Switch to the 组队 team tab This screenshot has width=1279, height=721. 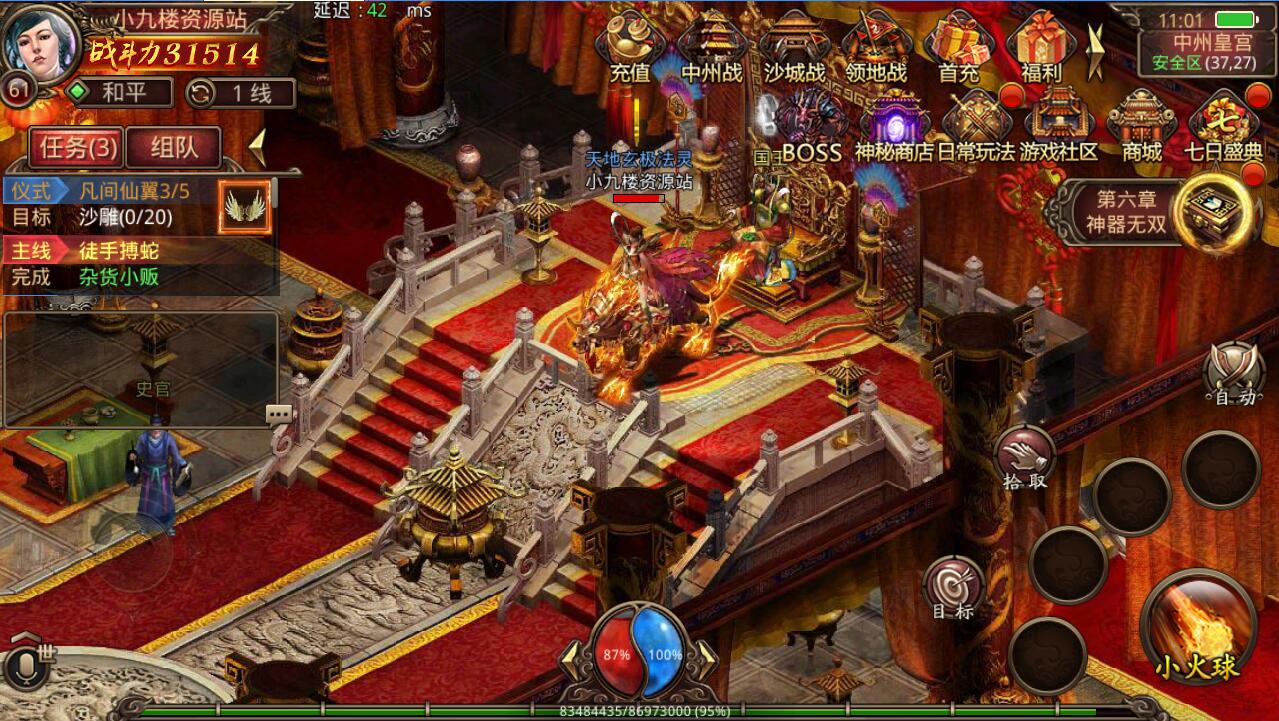172,148
